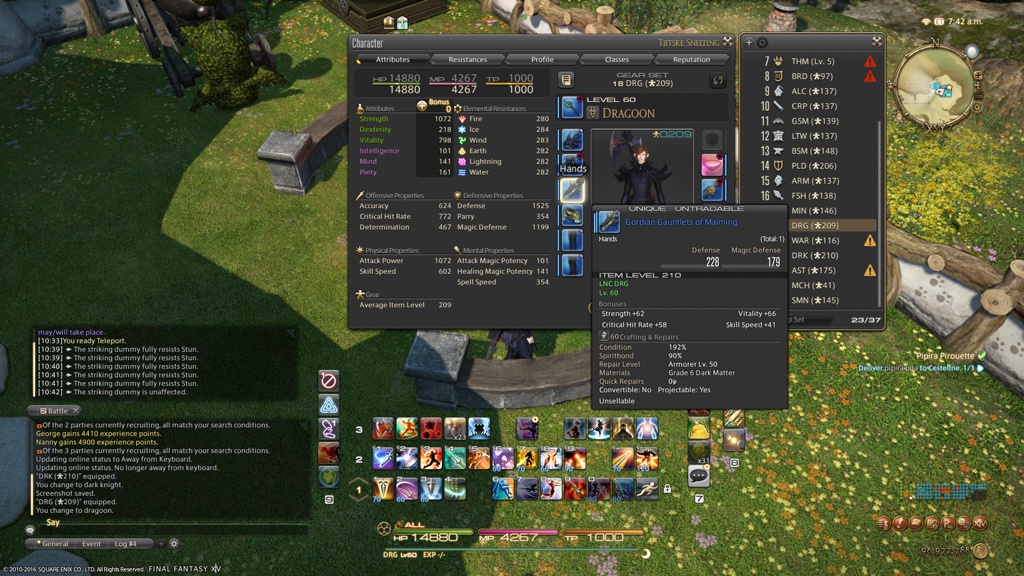The width and height of the screenshot is (1024, 576).
Task: Open chat log settings gear
Action: [173, 544]
